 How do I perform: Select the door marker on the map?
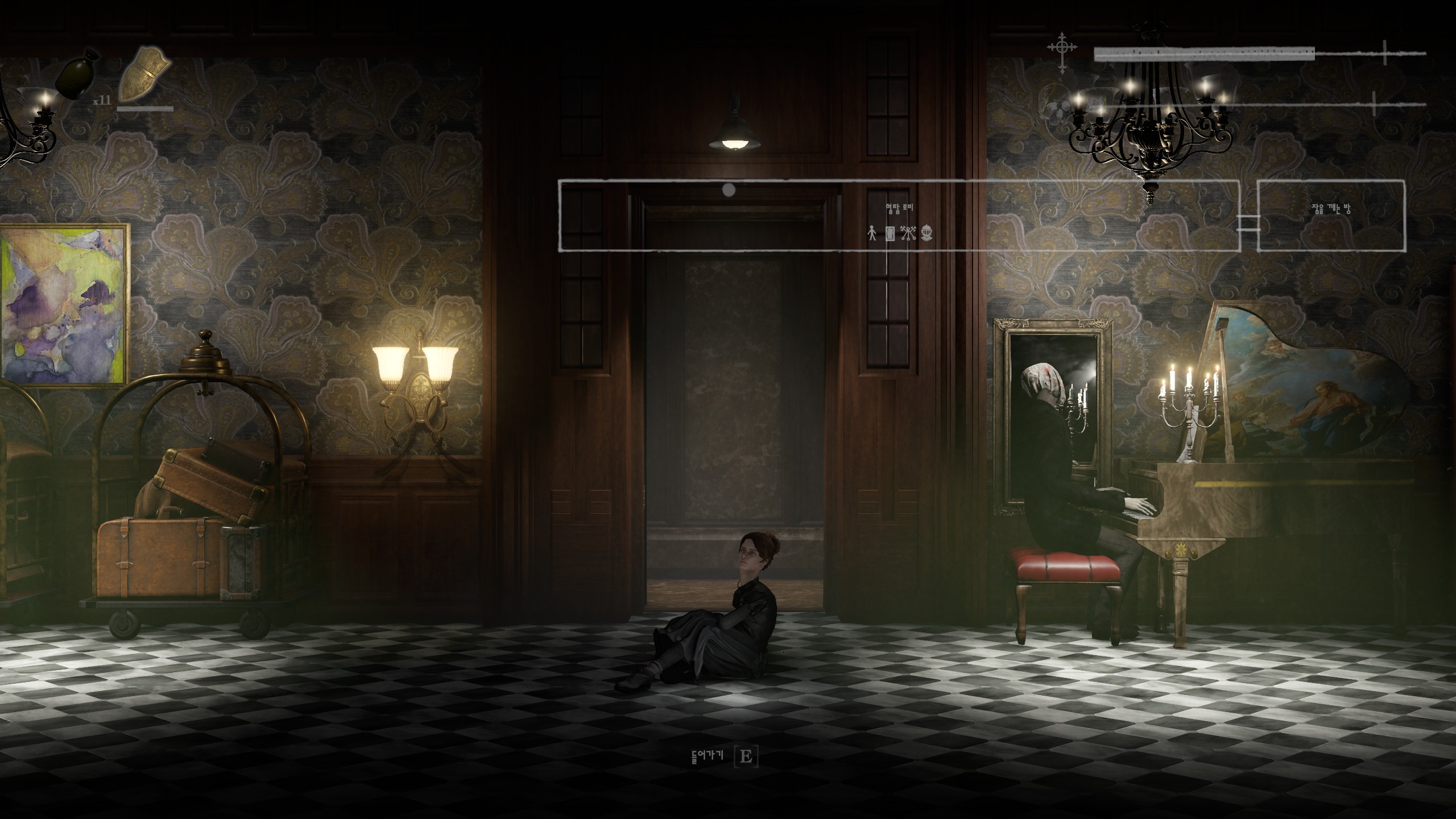click(x=891, y=233)
